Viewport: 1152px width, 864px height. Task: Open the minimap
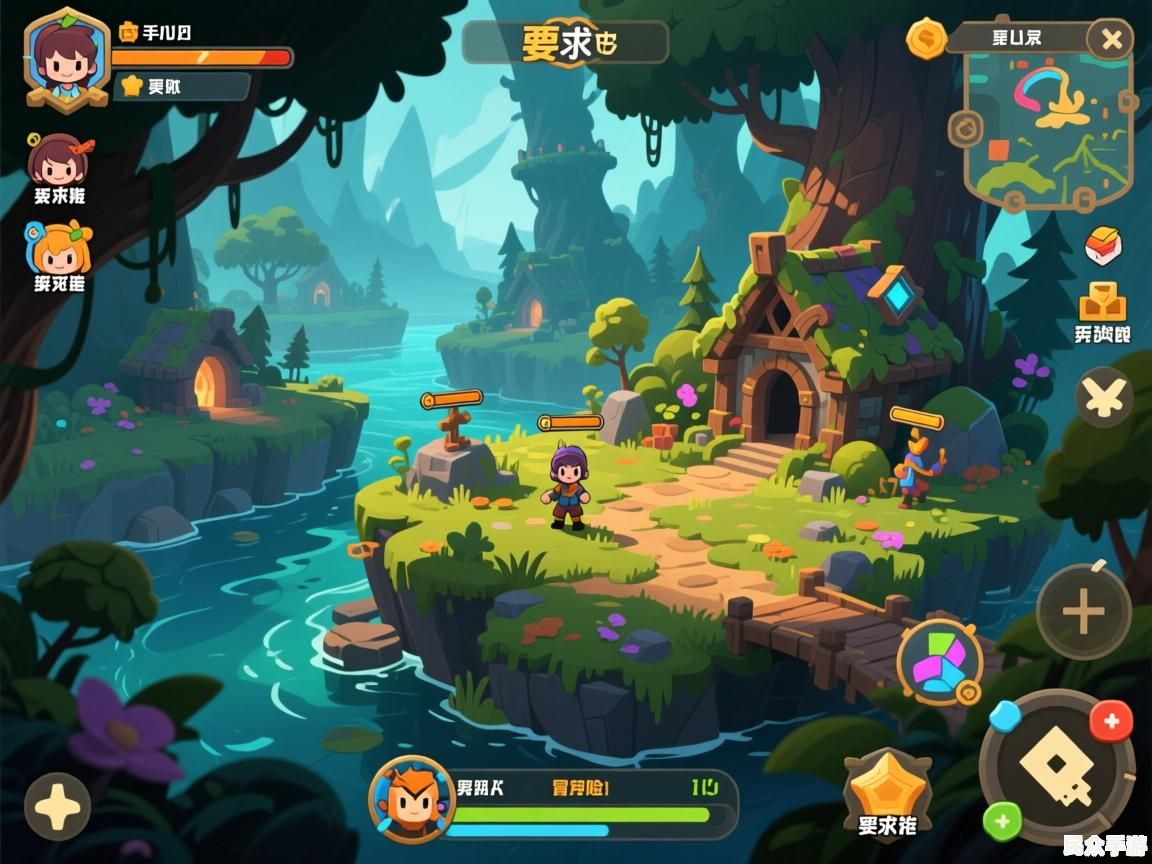[x=1048, y=127]
